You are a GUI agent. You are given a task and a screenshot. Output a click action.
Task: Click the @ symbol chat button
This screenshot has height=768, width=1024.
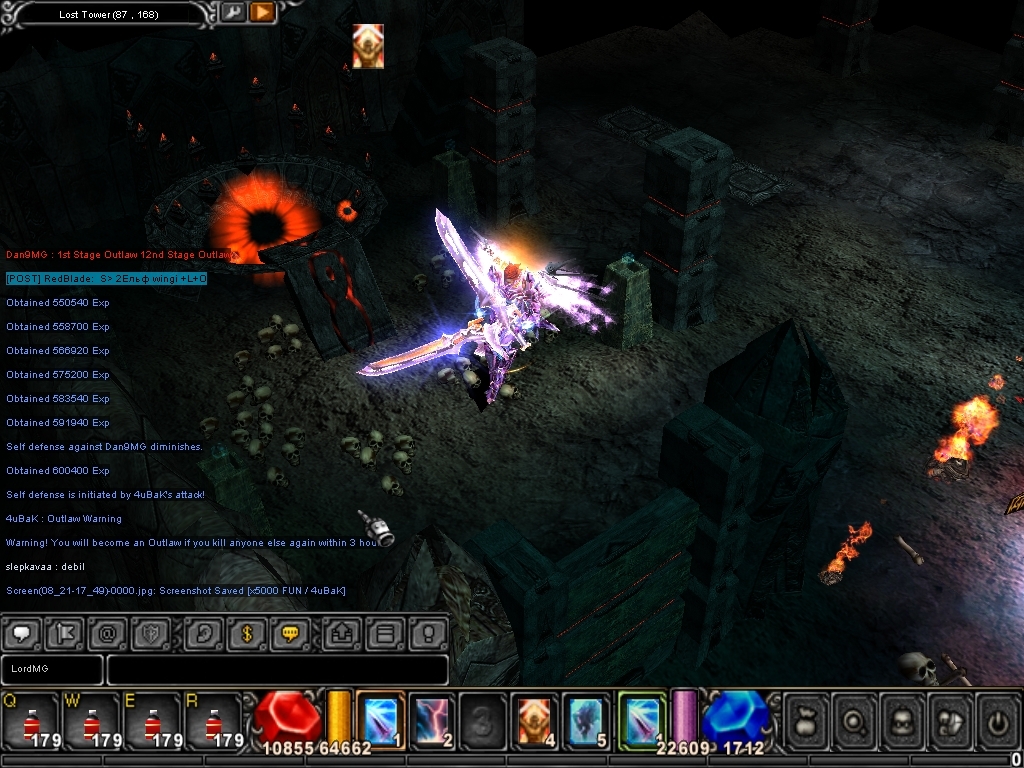pos(107,634)
